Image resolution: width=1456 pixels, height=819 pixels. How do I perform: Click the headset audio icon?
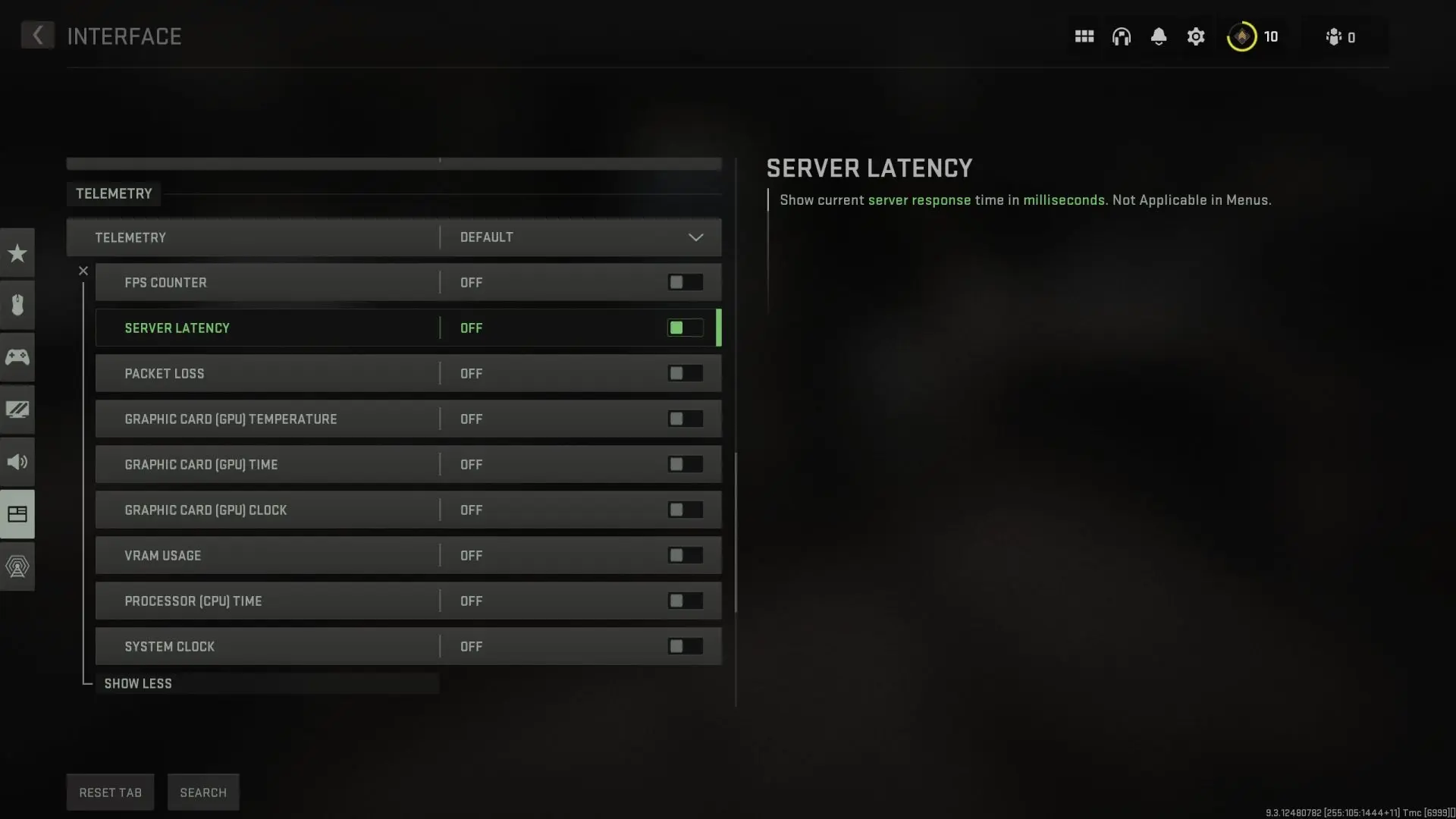tap(1122, 36)
